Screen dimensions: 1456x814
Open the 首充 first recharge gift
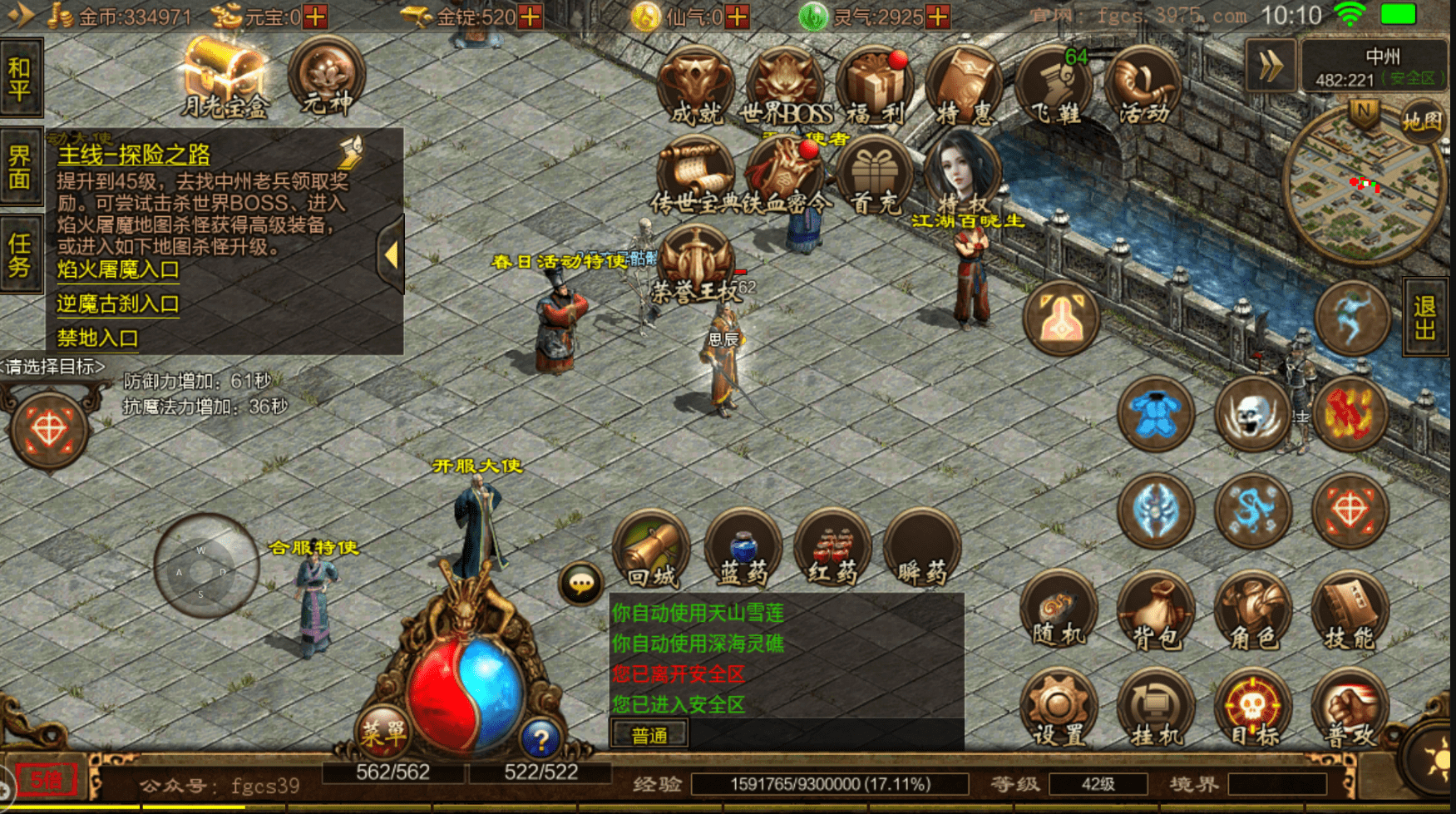tap(873, 177)
